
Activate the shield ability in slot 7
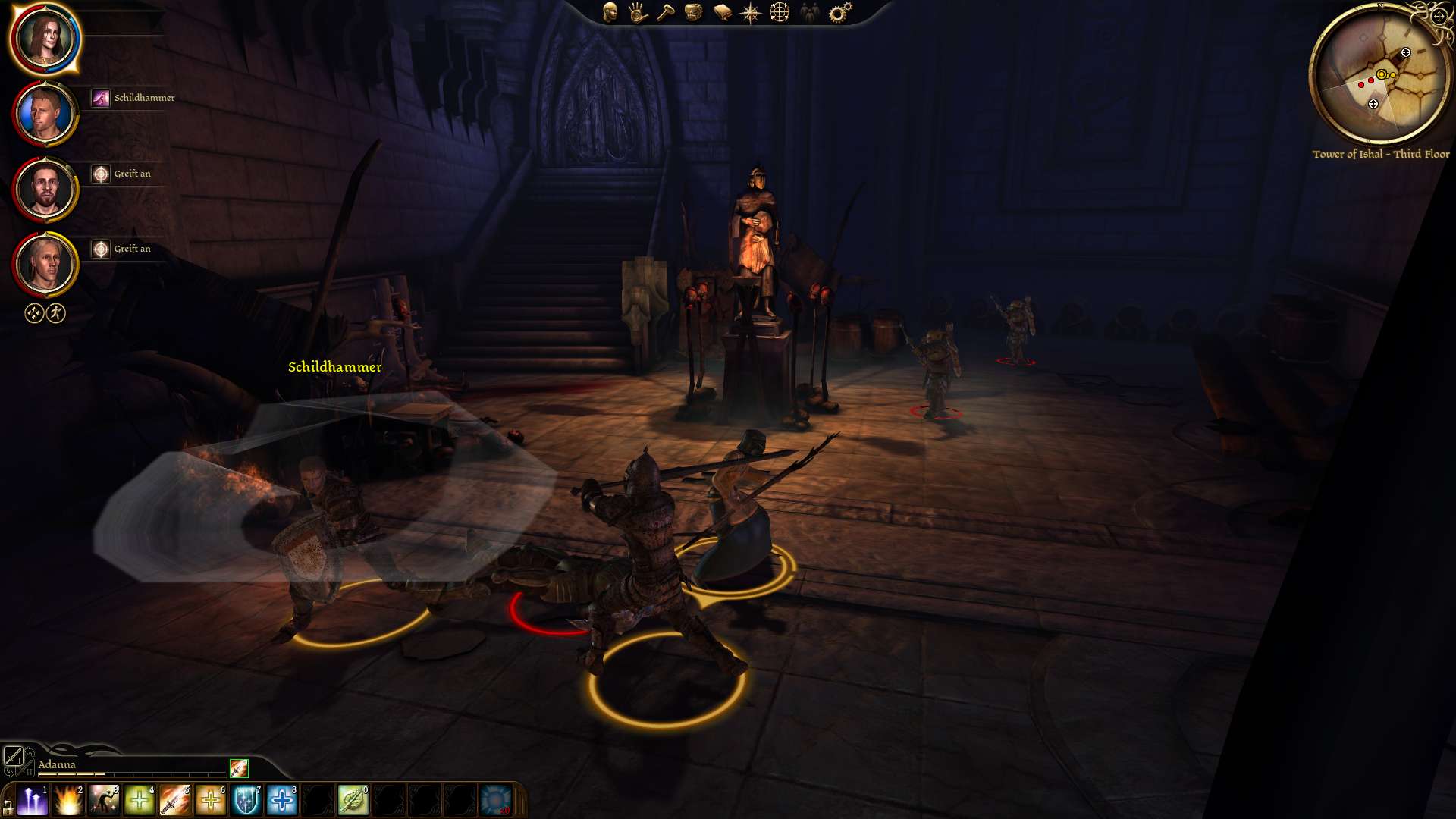pos(245,799)
